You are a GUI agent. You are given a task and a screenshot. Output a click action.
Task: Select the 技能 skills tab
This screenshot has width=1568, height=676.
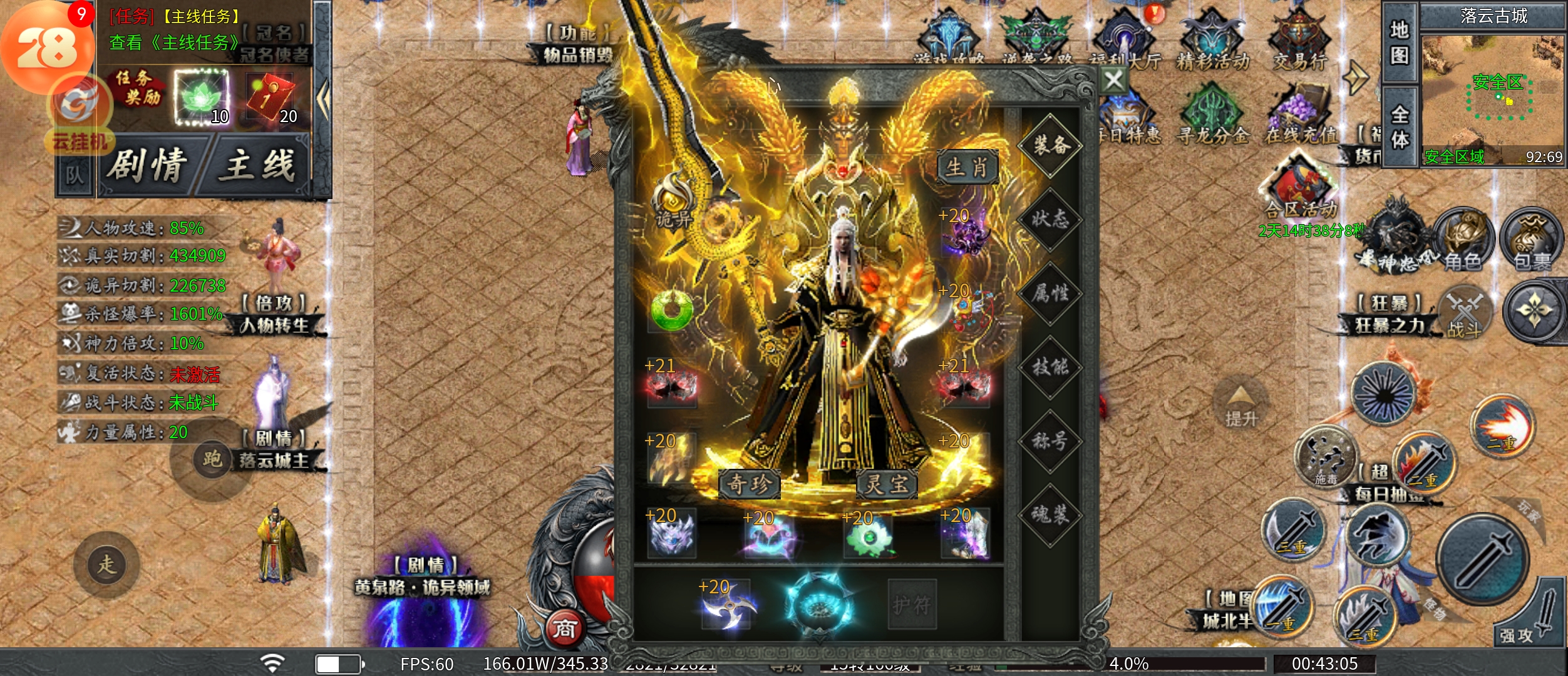[1050, 367]
